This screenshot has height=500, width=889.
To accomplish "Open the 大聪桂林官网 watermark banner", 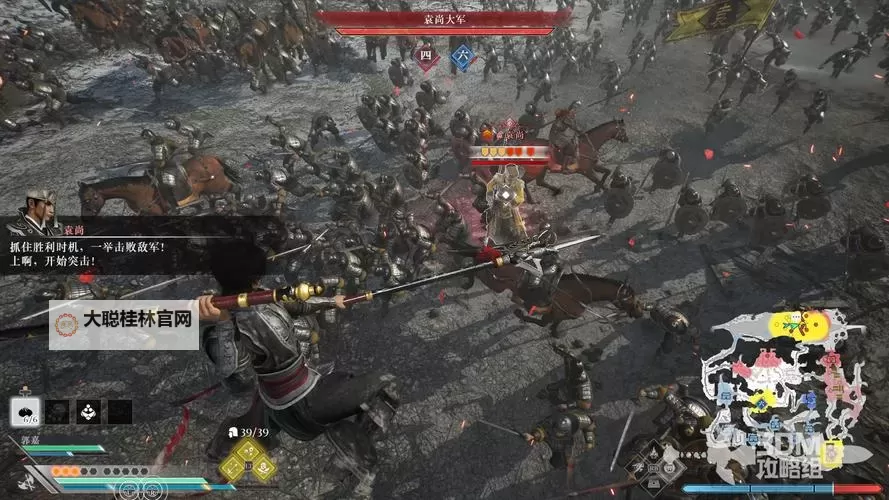I will (x=125, y=322).
